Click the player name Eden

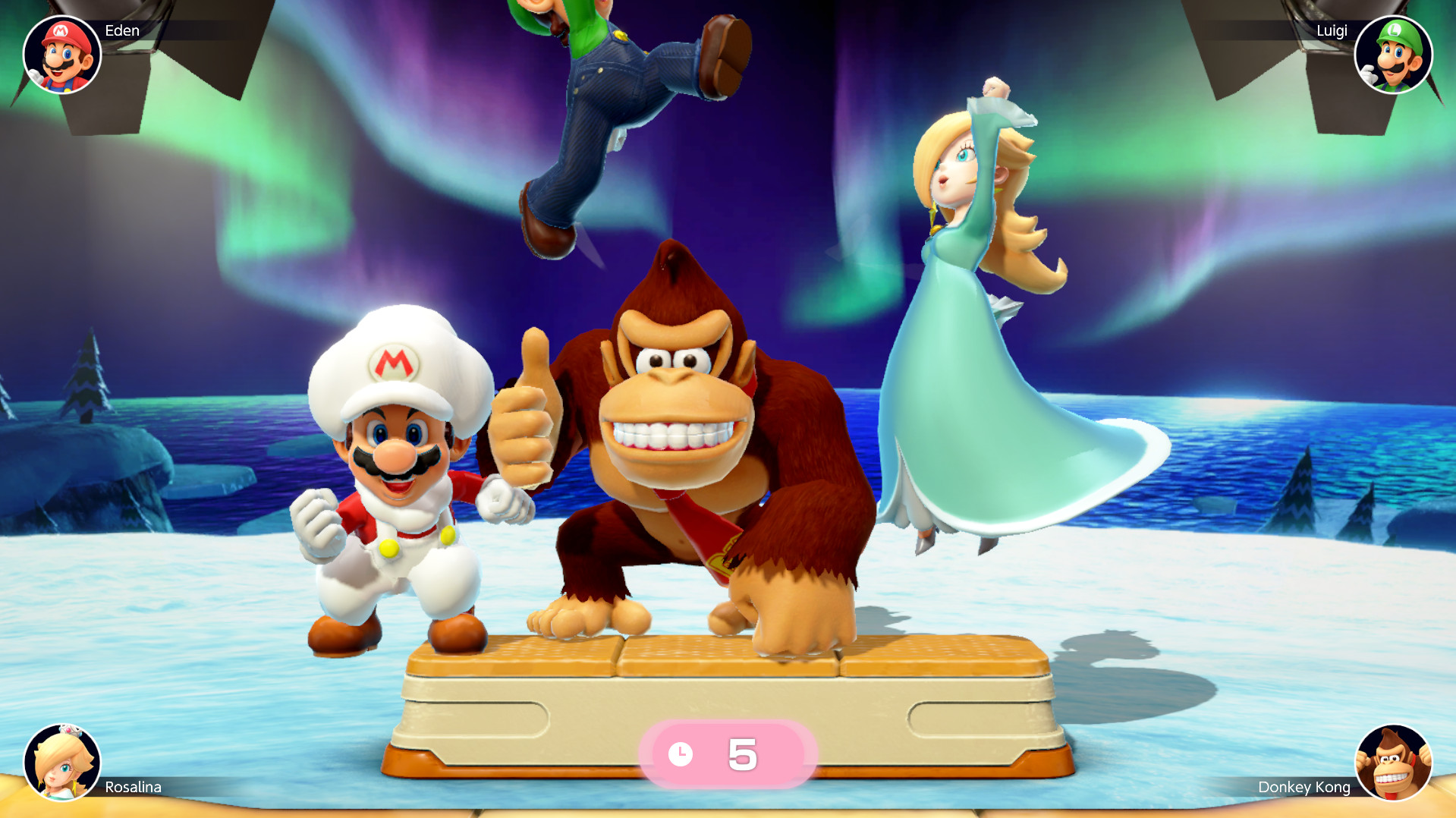(x=124, y=31)
